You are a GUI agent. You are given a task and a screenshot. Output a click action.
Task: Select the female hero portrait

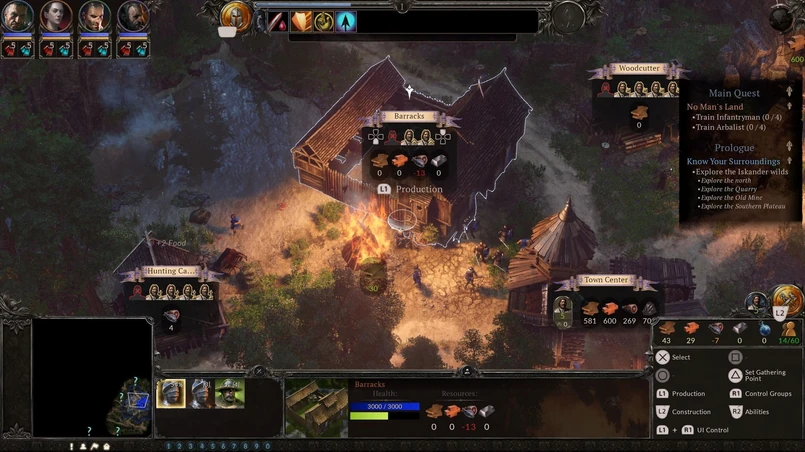point(56,17)
